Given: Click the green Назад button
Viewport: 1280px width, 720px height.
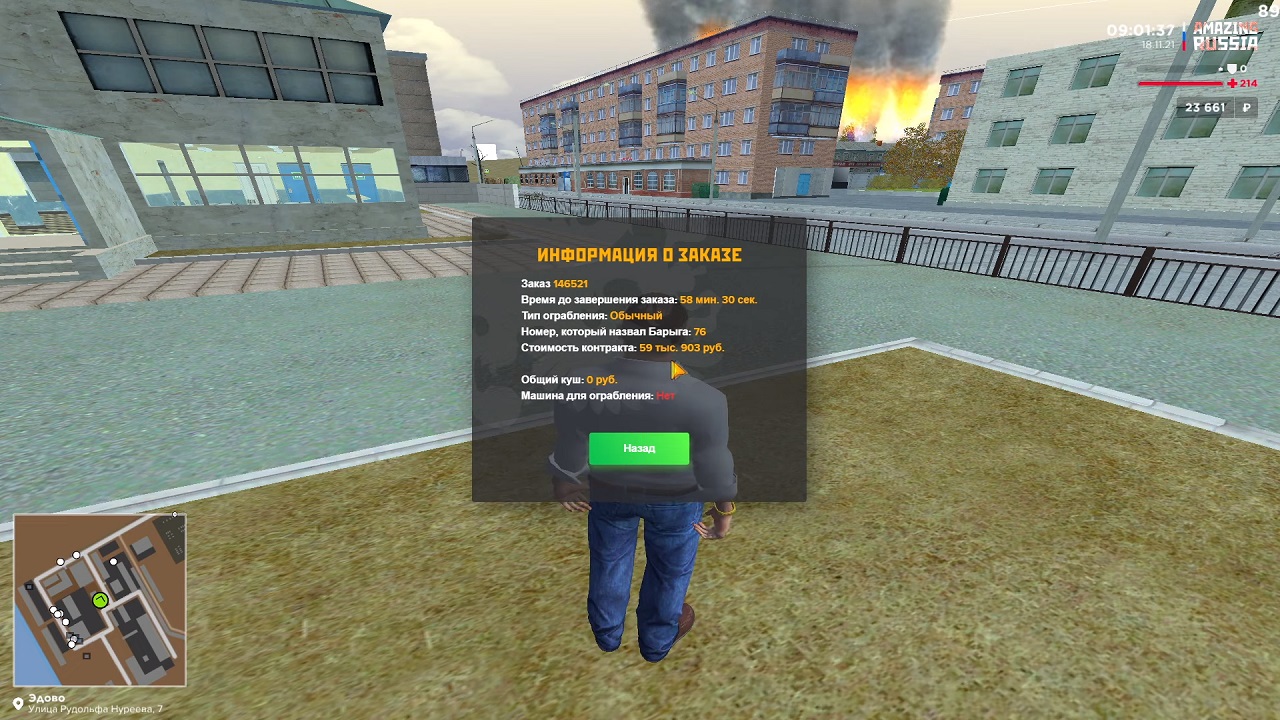Looking at the screenshot, I should tap(639, 448).
